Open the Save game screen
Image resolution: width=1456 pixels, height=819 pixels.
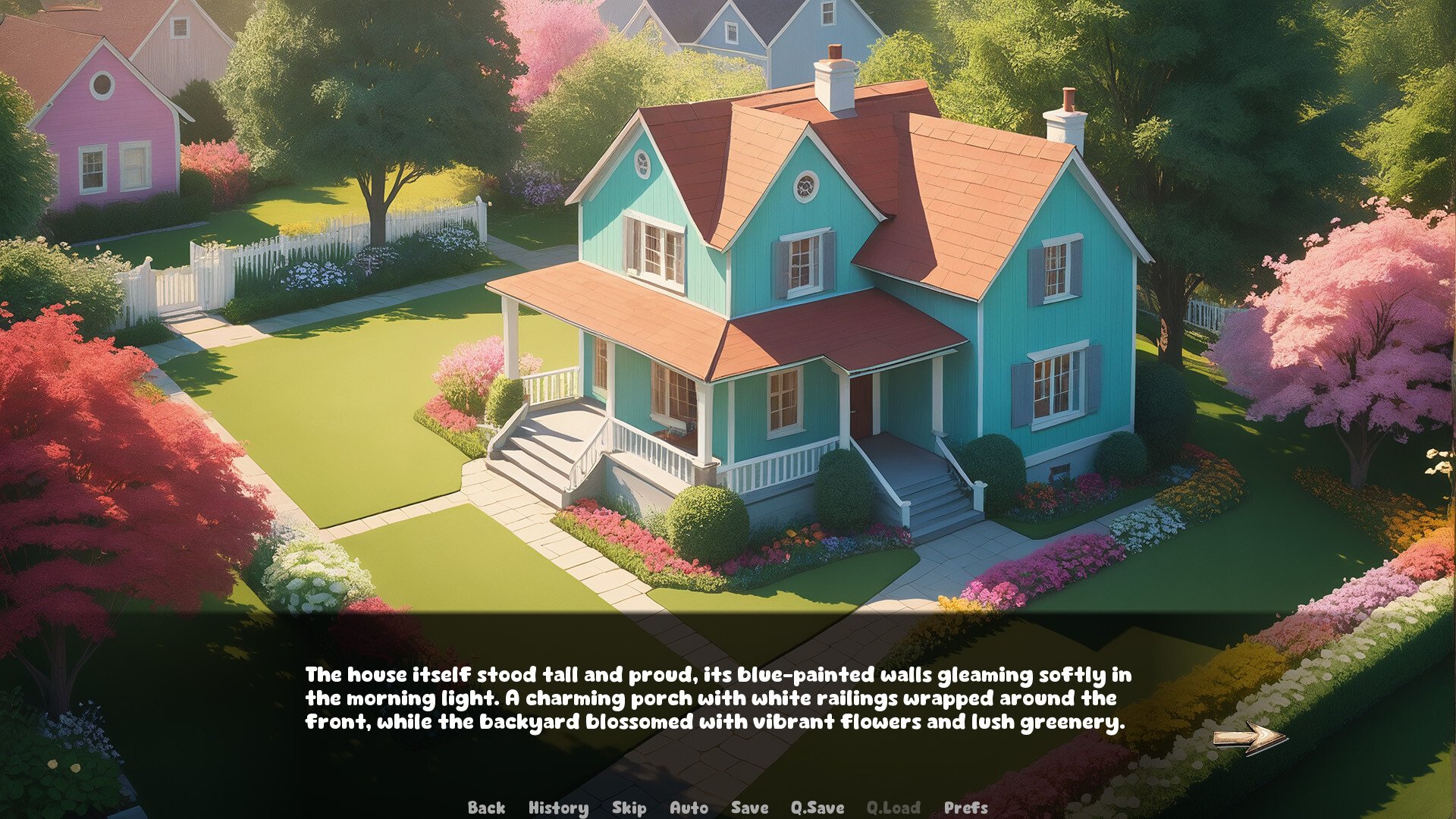pyautogui.click(x=749, y=808)
